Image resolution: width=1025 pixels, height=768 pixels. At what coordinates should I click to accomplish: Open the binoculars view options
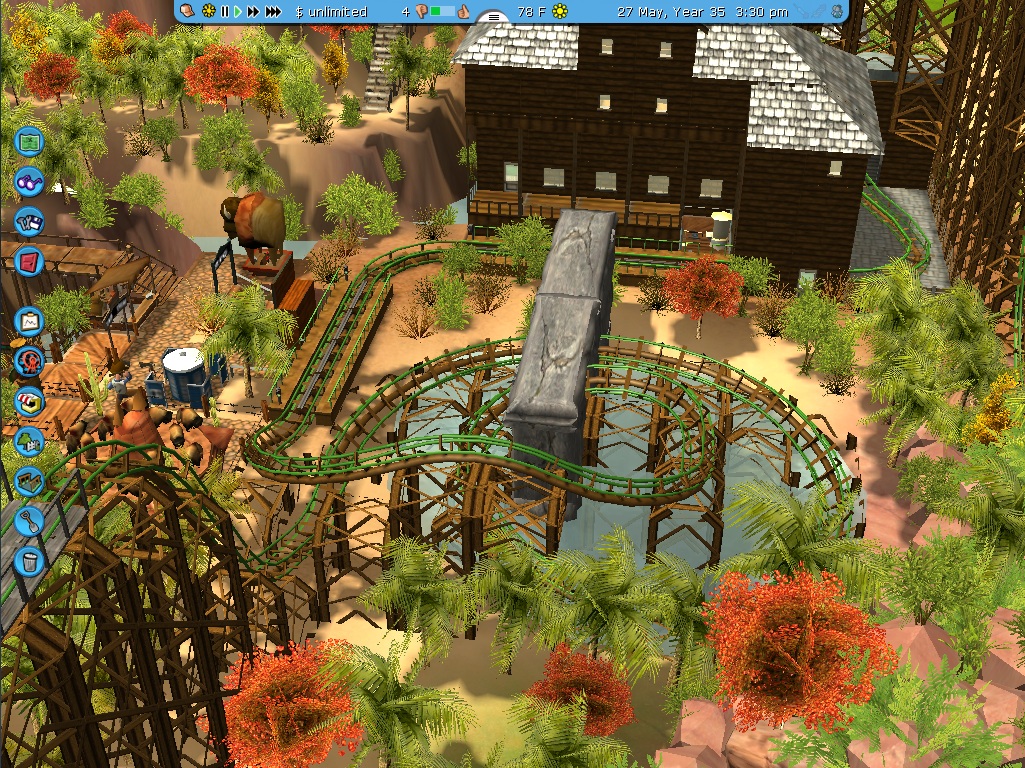click(30, 182)
